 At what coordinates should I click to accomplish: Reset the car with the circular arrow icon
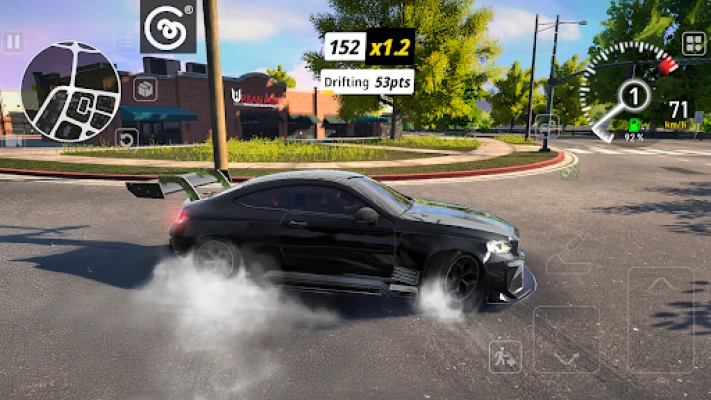click(126, 138)
